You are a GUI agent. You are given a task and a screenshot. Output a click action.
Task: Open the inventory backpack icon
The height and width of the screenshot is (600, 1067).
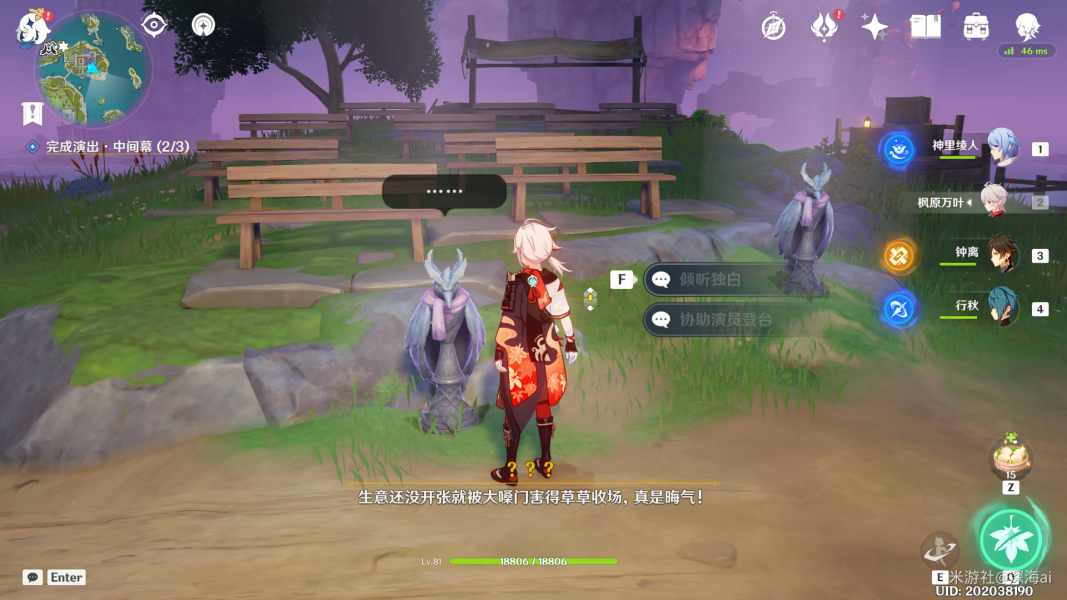click(976, 27)
